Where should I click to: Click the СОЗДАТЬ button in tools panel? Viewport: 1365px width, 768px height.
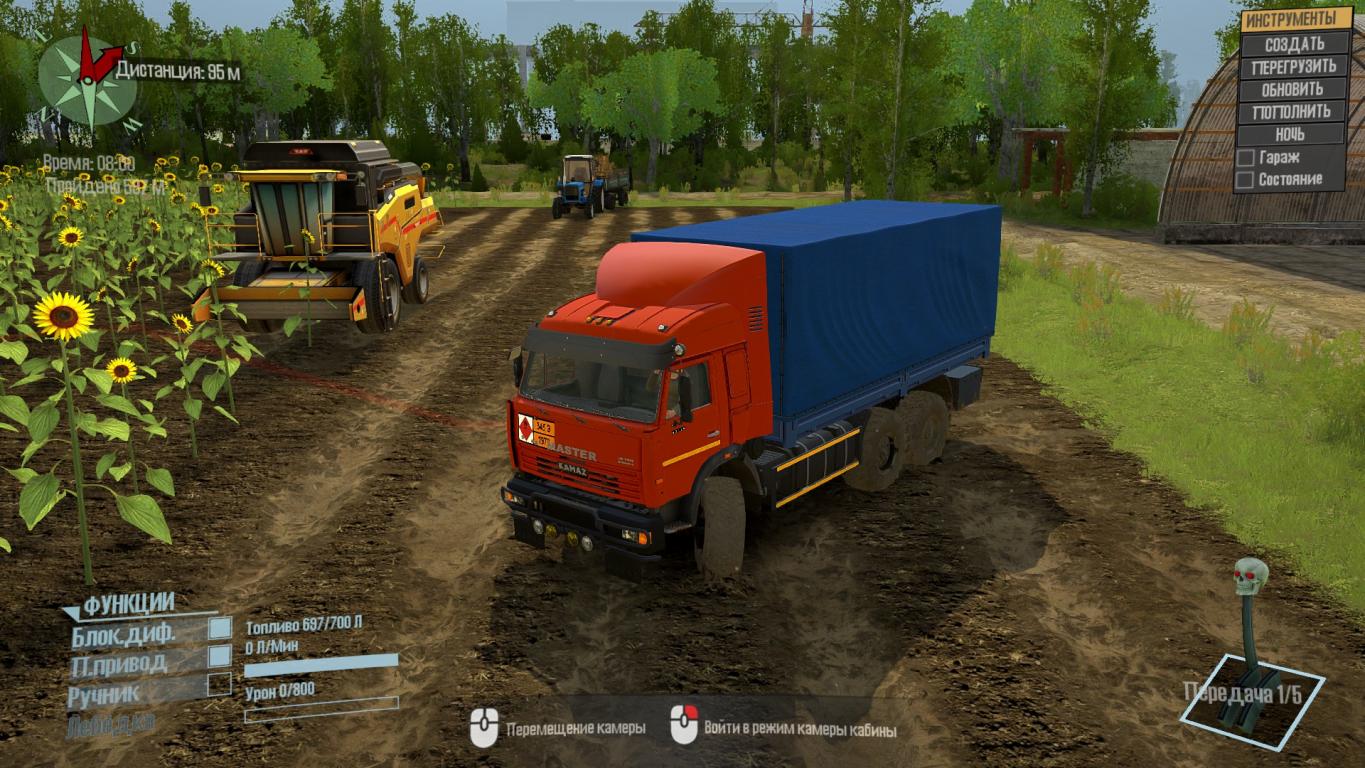pyautogui.click(x=1293, y=44)
